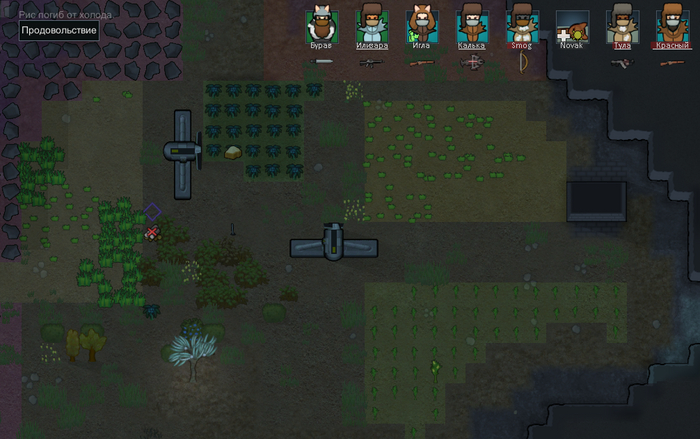Screen dimensions: 700x439
Task: Select the Красный colonist portrait
Action: (672, 26)
